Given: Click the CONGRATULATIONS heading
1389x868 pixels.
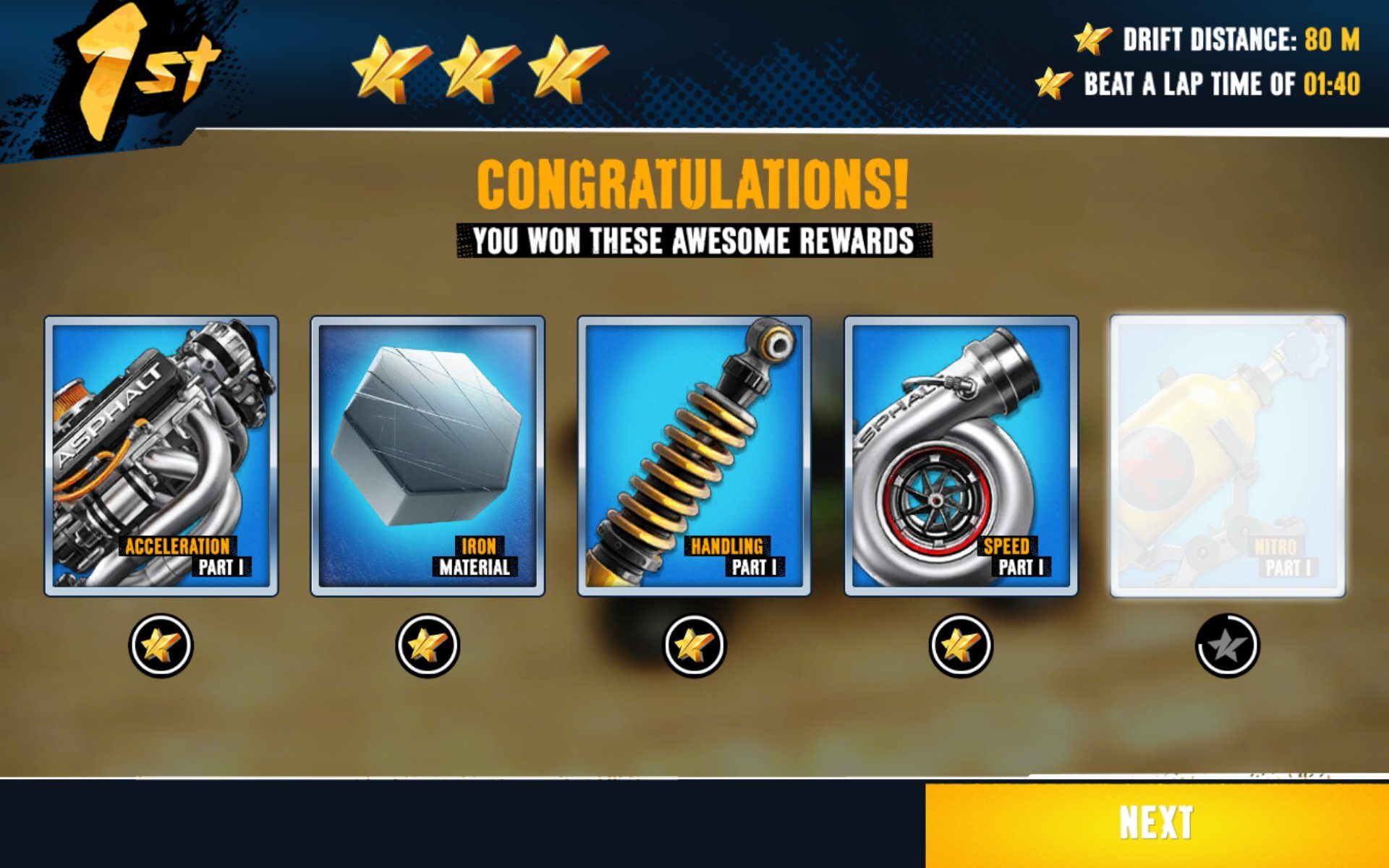Looking at the screenshot, I should coord(692,183).
